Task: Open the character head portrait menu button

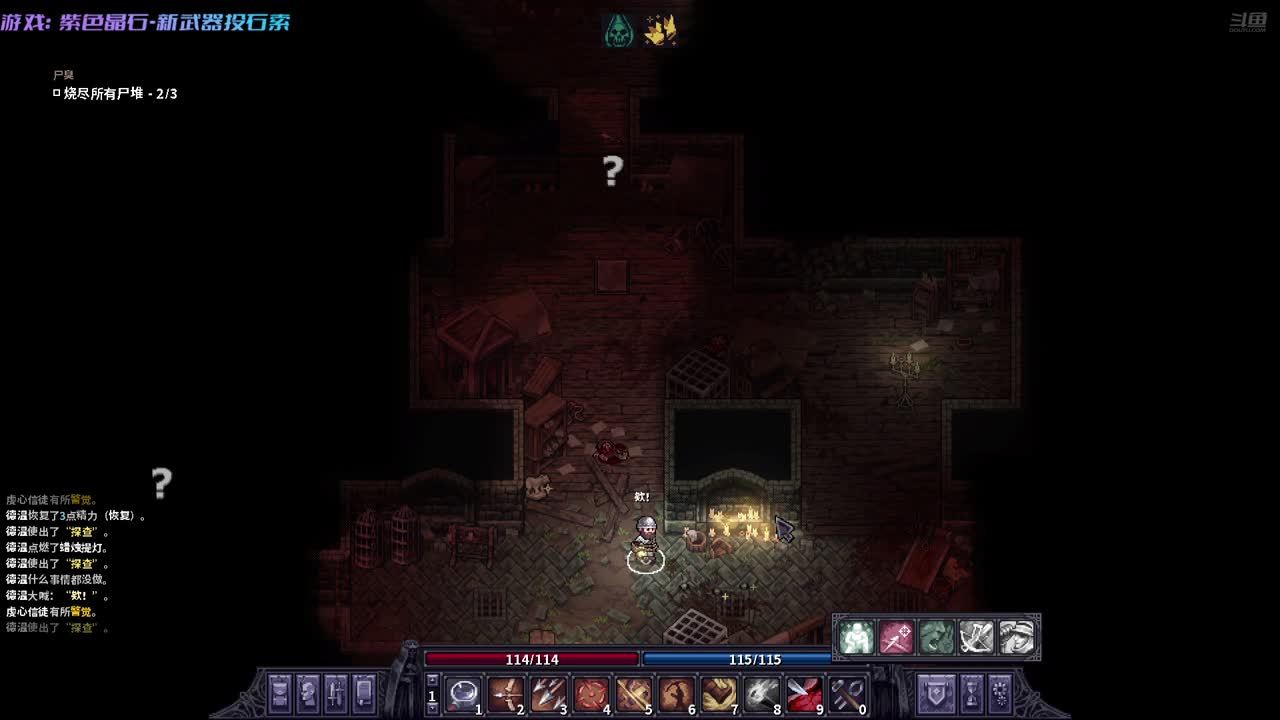Action: [x=308, y=692]
